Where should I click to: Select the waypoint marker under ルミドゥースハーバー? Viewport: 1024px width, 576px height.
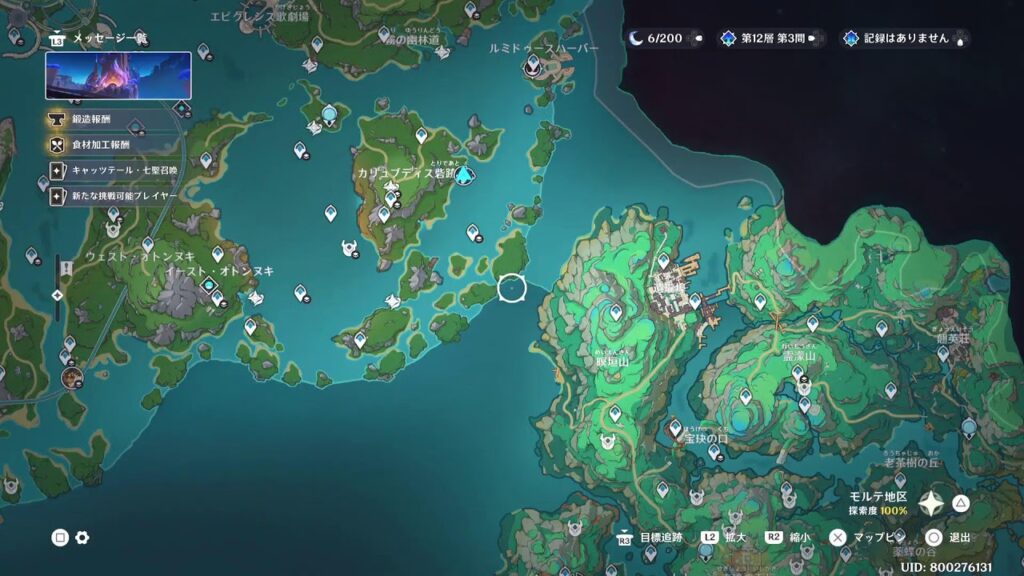(533, 66)
